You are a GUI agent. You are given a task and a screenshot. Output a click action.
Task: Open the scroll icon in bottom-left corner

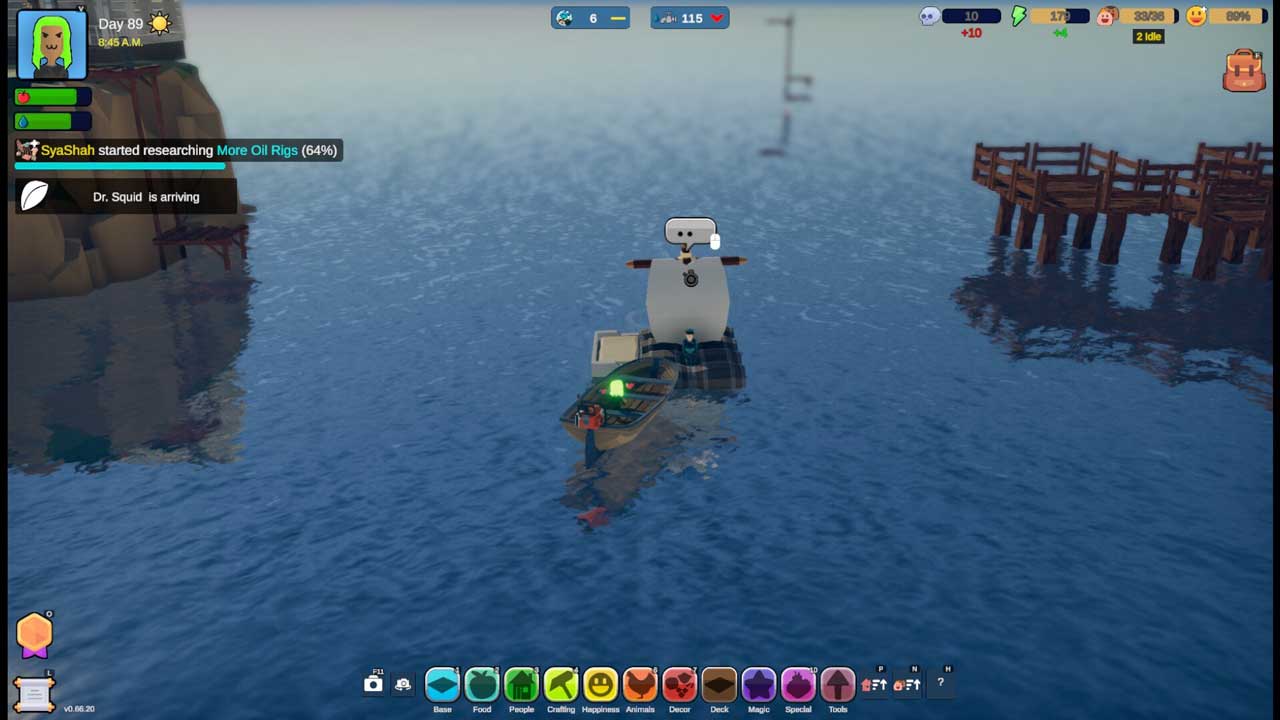click(x=33, y=693)
